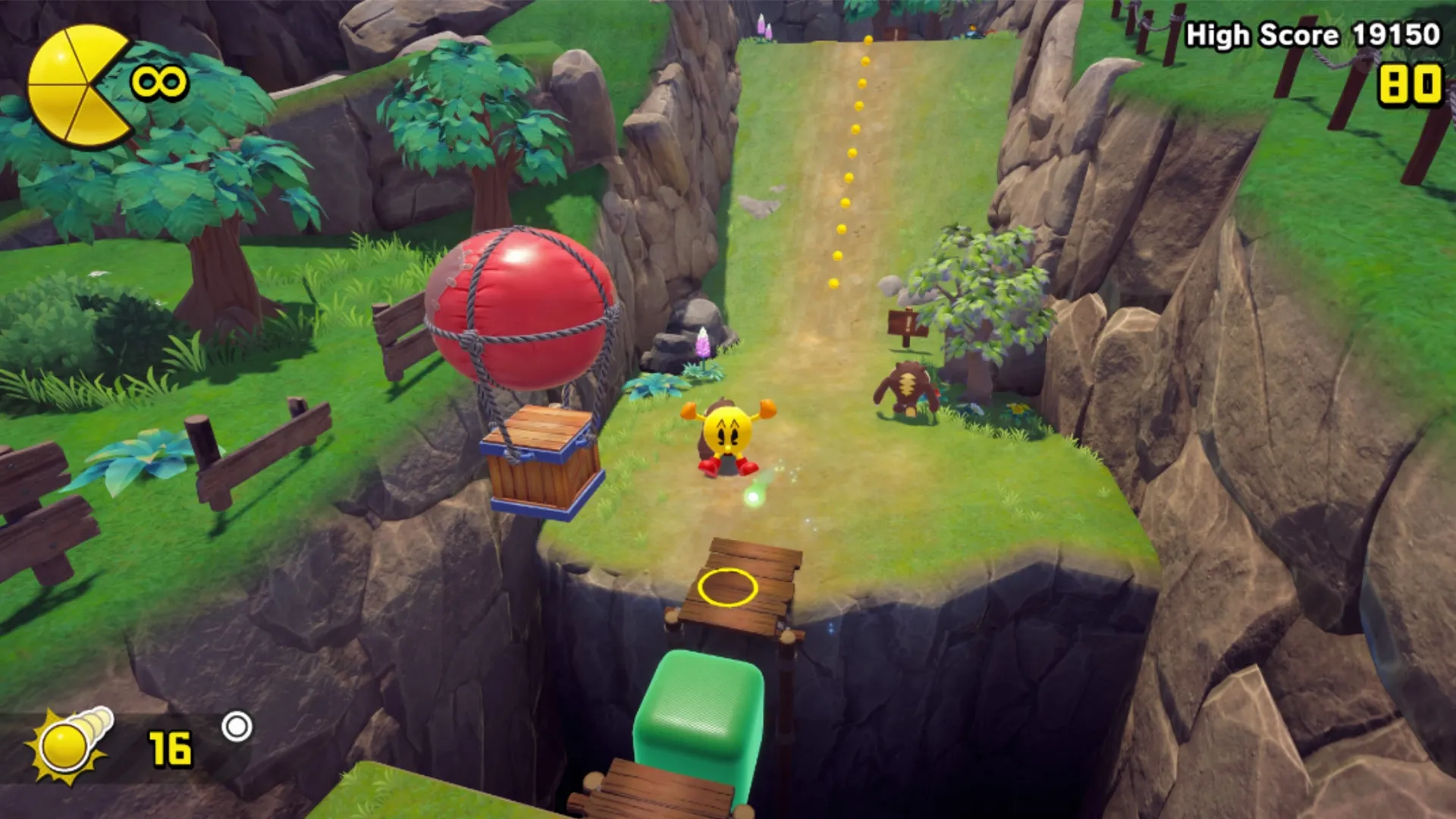The height and width of the screenshot is (819, 1456).
Task: Click the lowest dot of the pellet line
Action: point(832,284)
